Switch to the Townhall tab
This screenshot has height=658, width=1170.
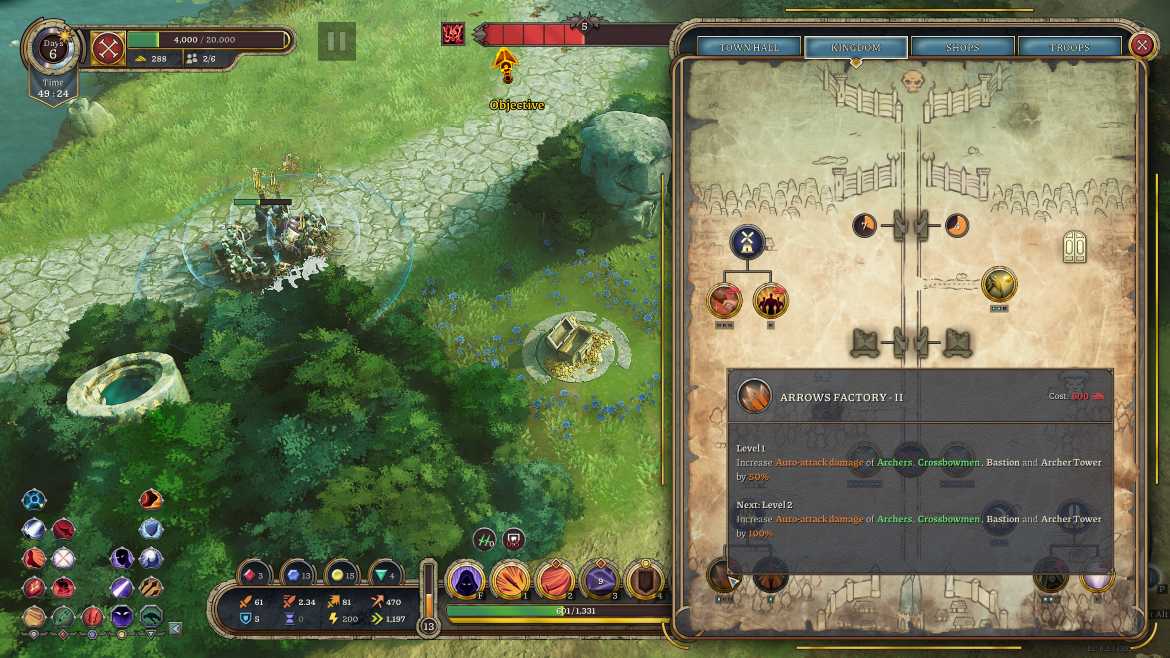coord(750,47)
